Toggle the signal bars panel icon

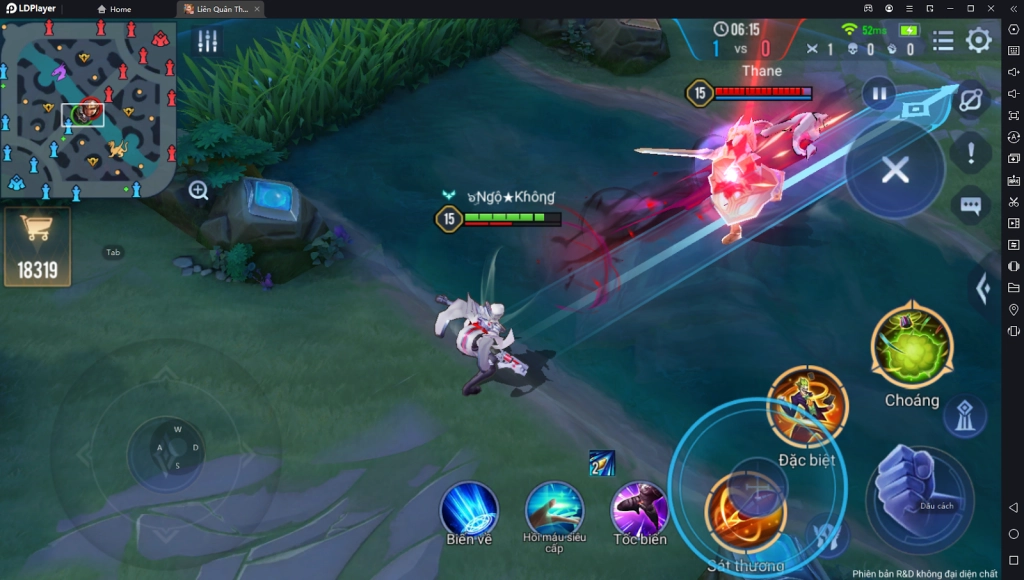[x=208, y=41]
